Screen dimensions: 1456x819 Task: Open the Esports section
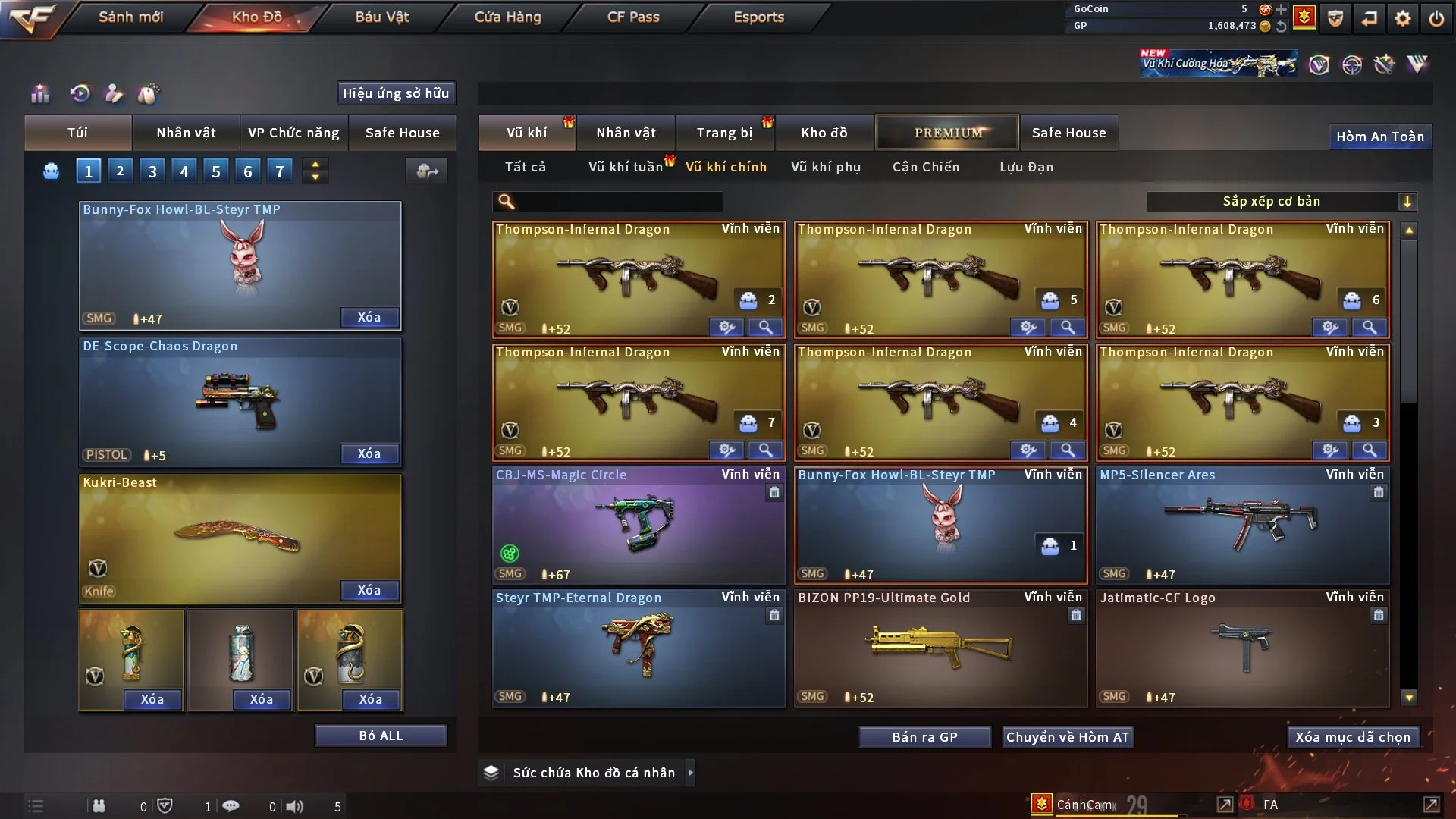point(758,17)
